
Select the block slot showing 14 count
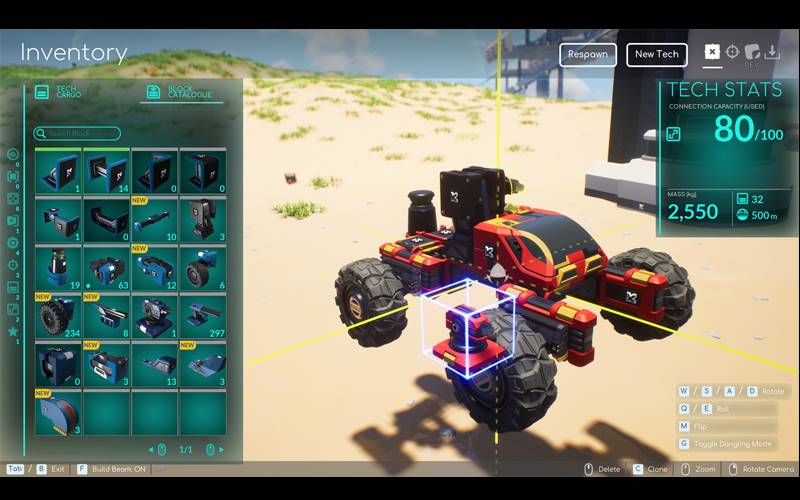[106, 171]
